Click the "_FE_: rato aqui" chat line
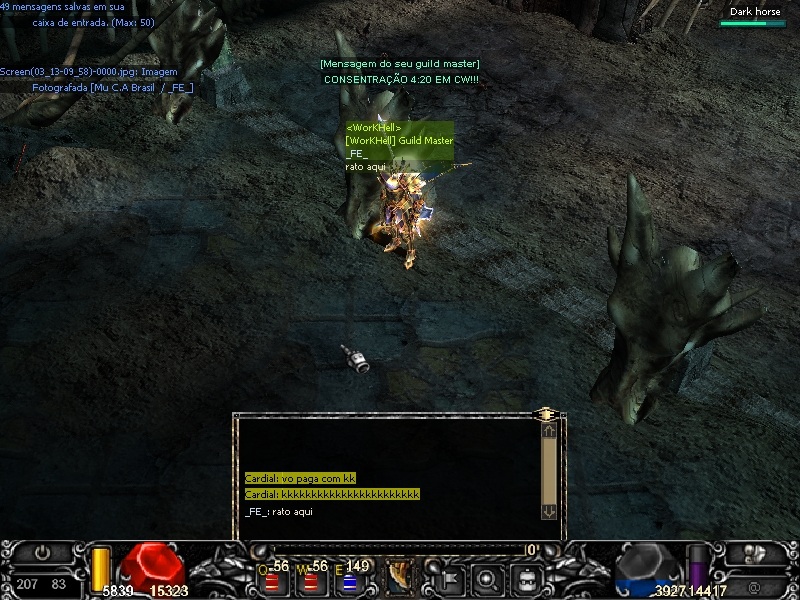Screen dimensions: 800x600 279,511
